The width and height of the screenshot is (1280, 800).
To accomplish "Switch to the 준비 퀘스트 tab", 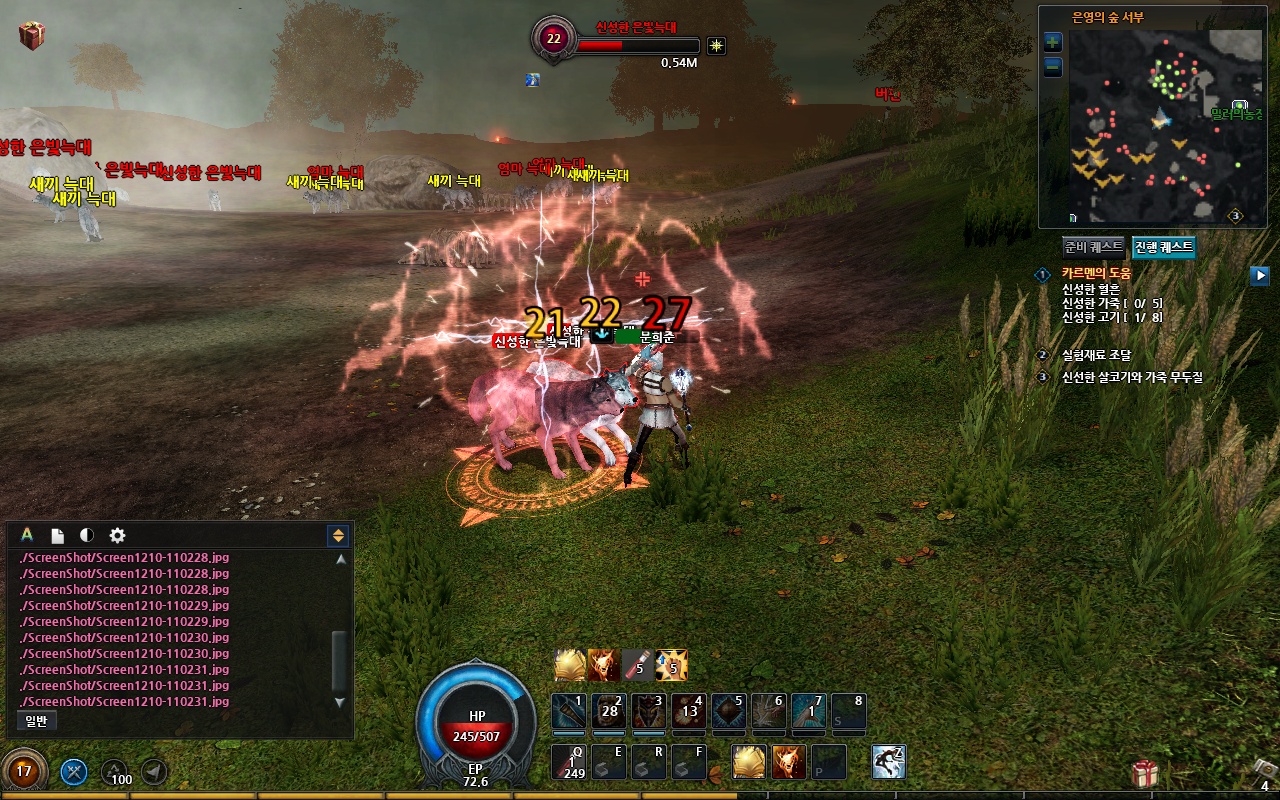I will [1094, 247].
